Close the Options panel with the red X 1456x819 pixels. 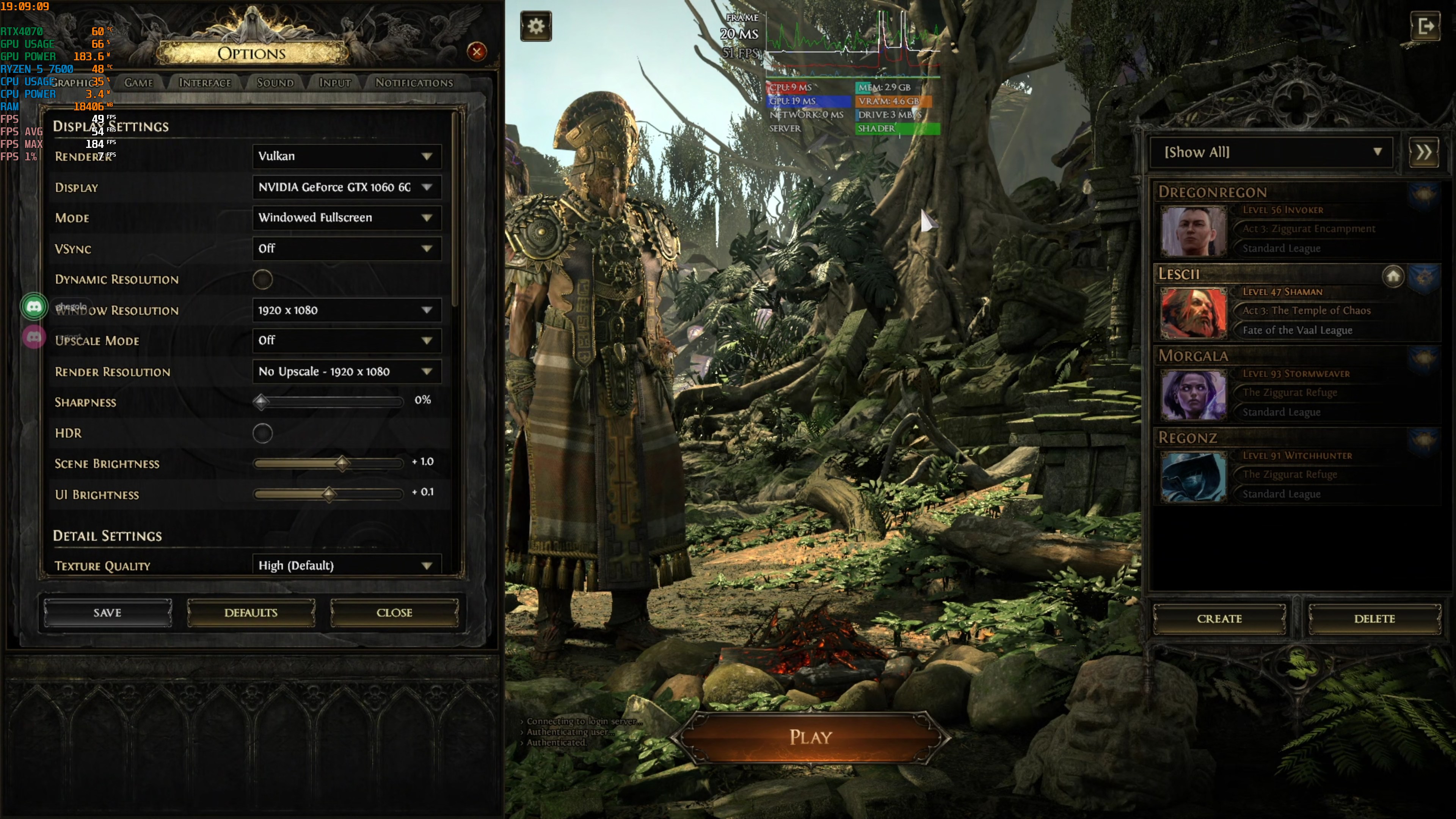(x=477, y=52)
